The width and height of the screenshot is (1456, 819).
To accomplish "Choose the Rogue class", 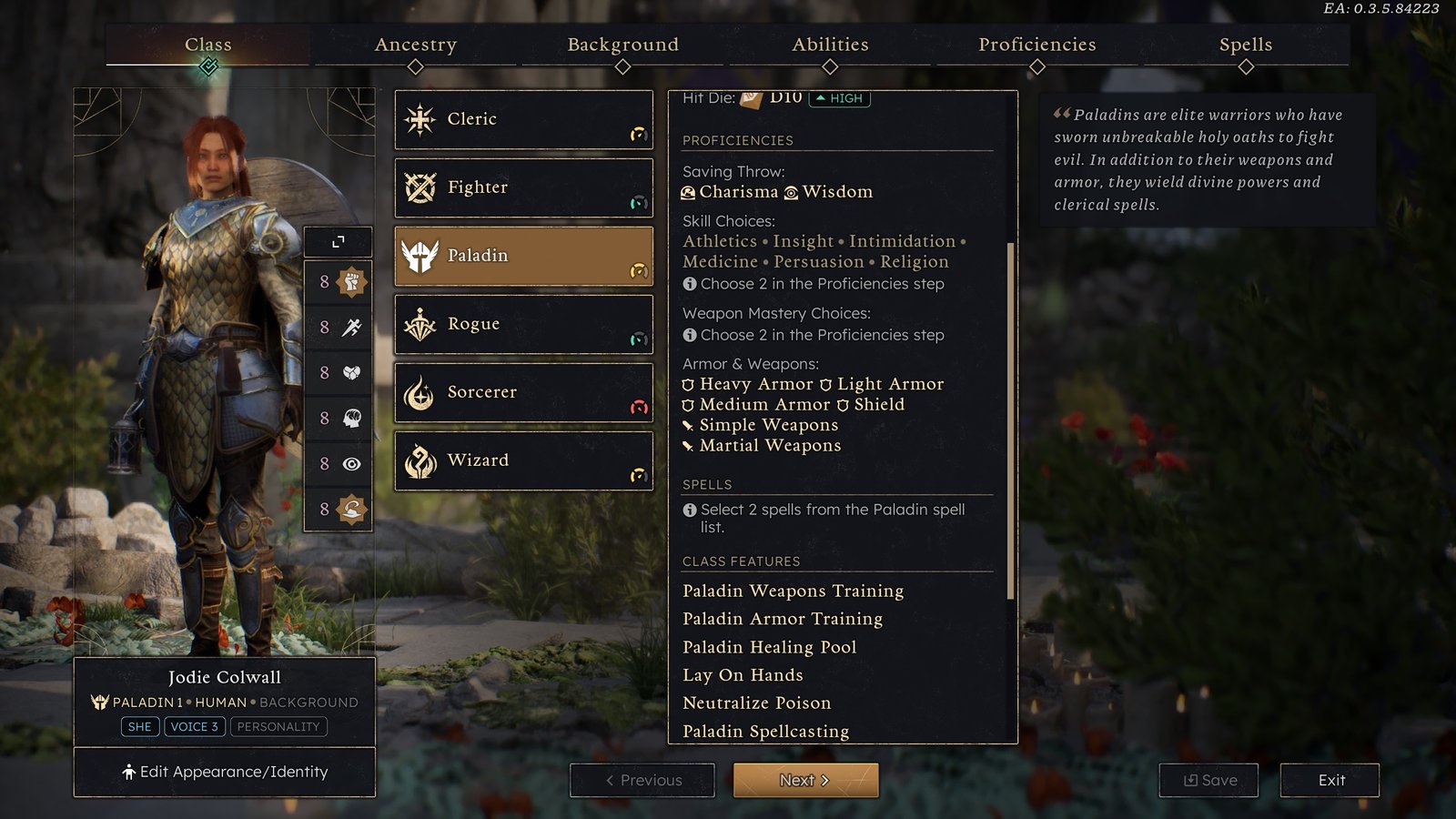I will coord(523,324).
